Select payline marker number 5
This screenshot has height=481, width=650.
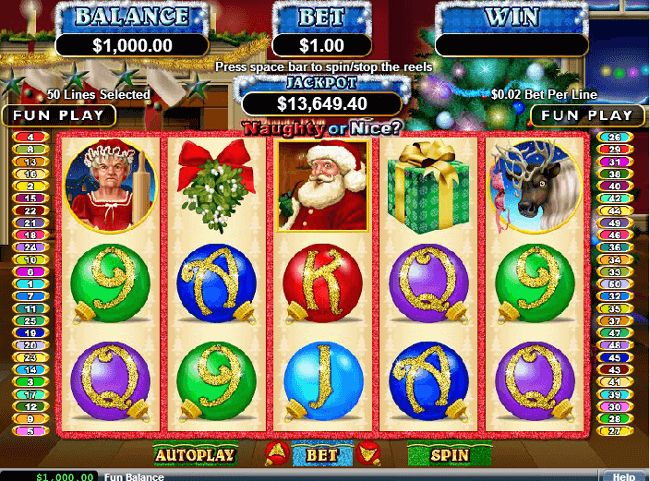[x=31, y=431]
